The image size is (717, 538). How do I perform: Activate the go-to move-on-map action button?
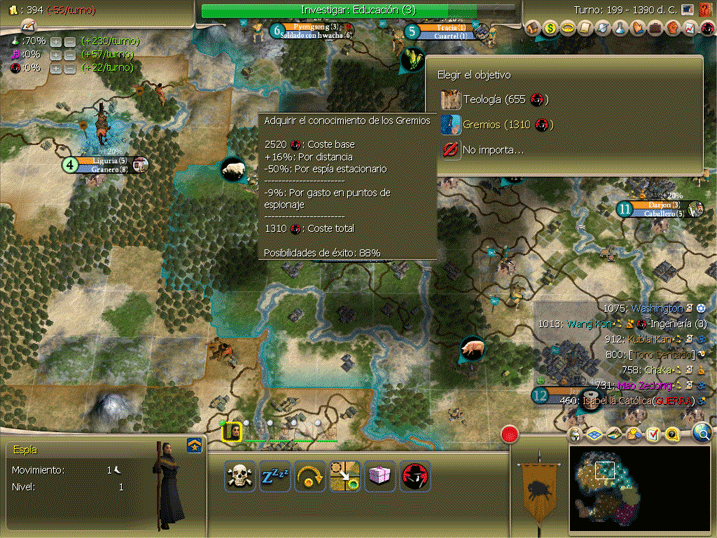point(345,476)
